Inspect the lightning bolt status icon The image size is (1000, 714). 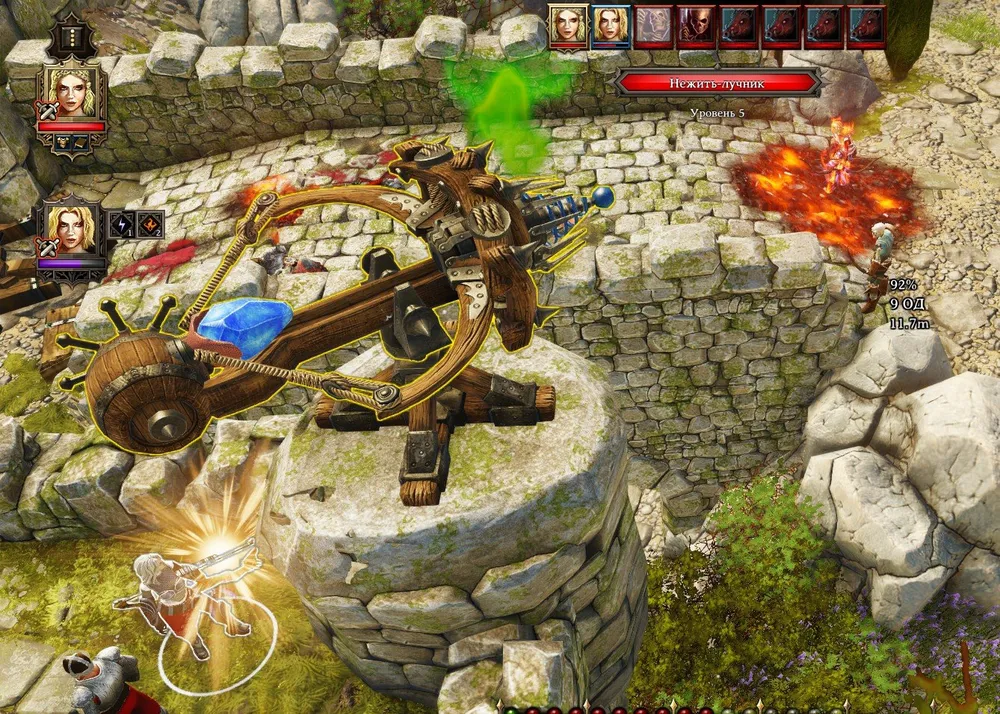pos(122,224)
